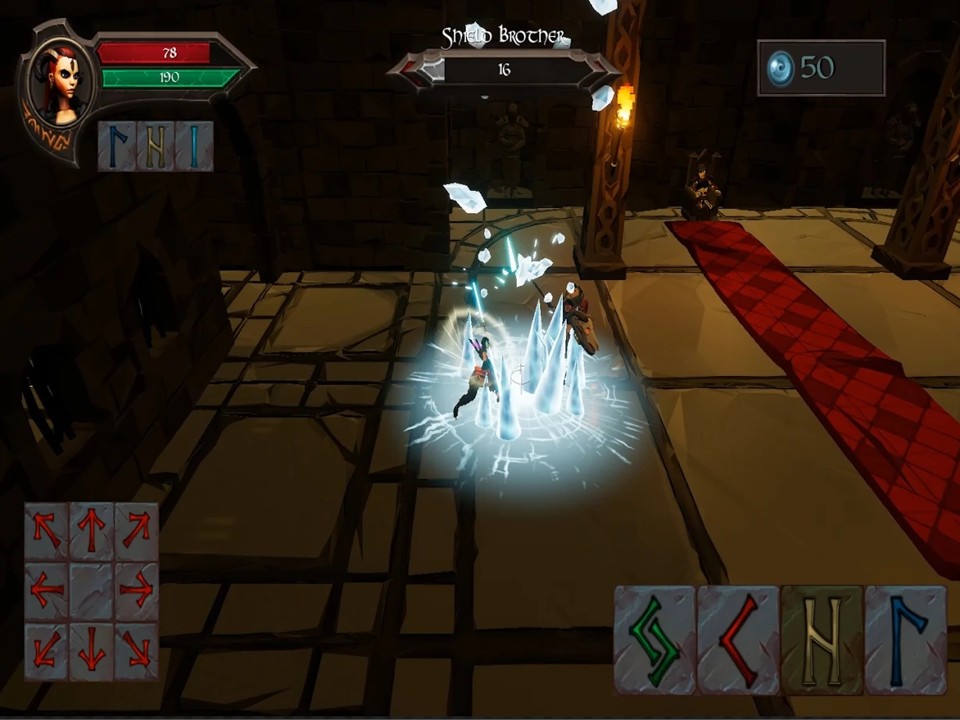Activate the down-right diagonal arrow tile
This screenshot has height=720, width=960.
click(136, 652)
